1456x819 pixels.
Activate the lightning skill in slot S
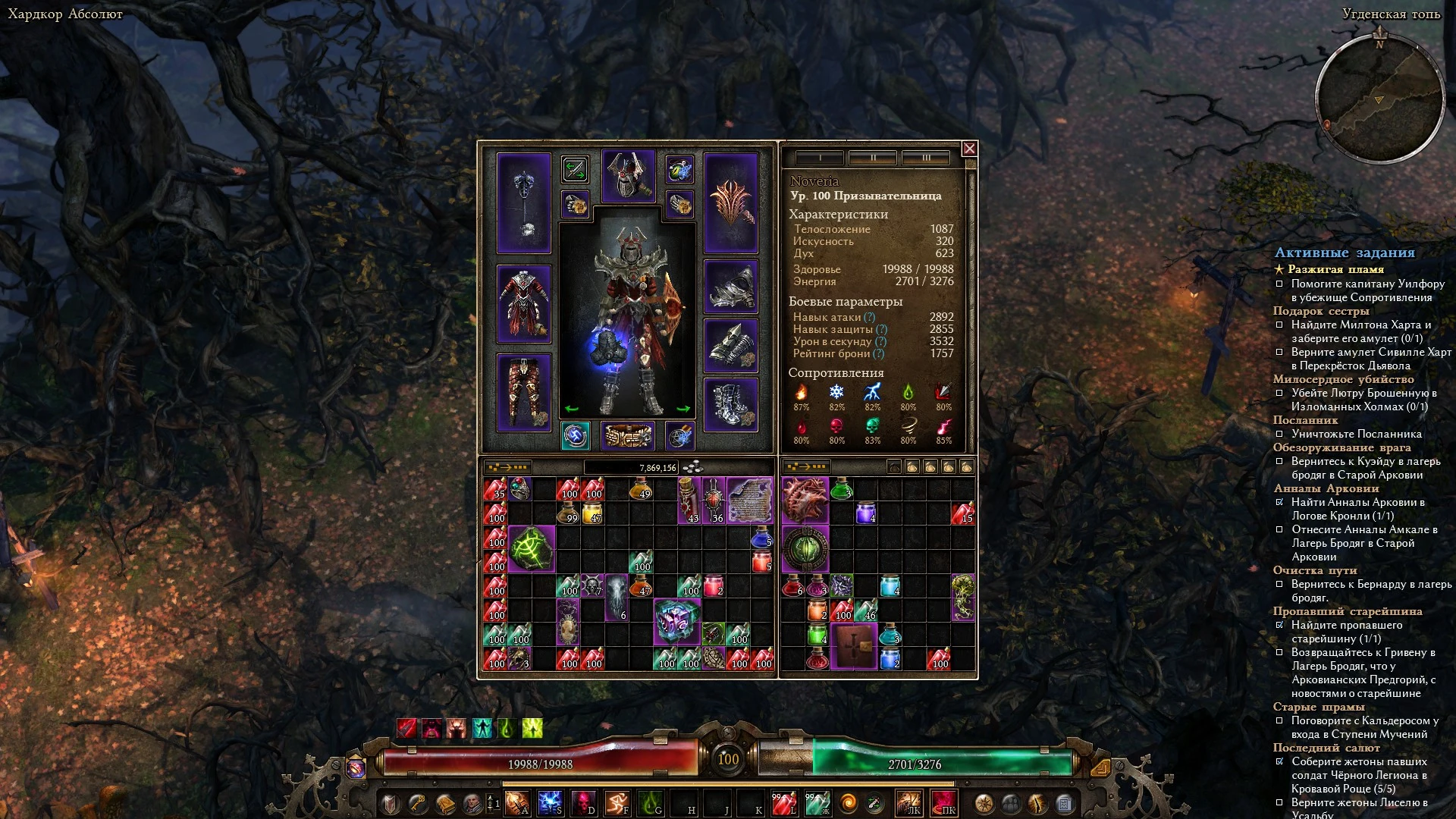point(551,802)
